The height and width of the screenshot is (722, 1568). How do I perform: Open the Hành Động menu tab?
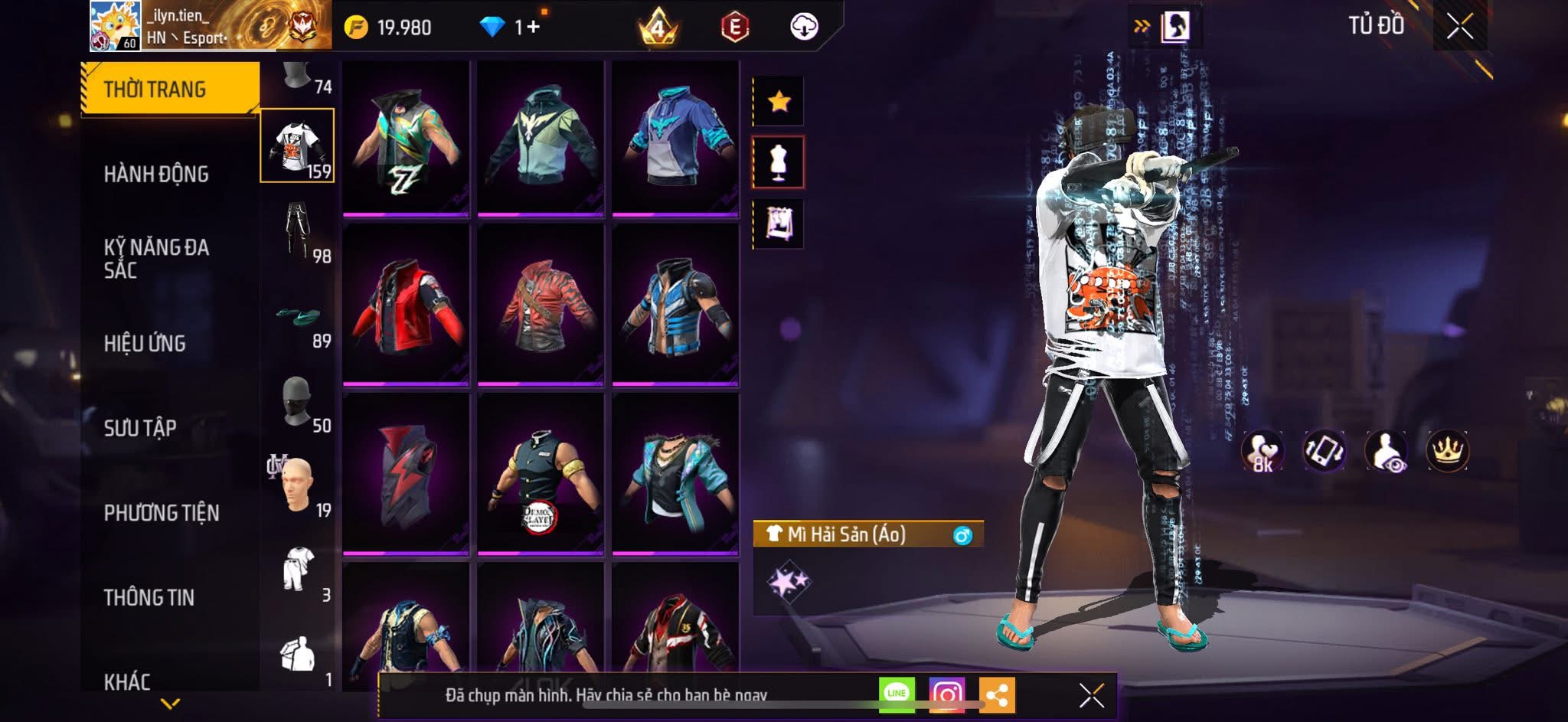[x=156, y=175]
